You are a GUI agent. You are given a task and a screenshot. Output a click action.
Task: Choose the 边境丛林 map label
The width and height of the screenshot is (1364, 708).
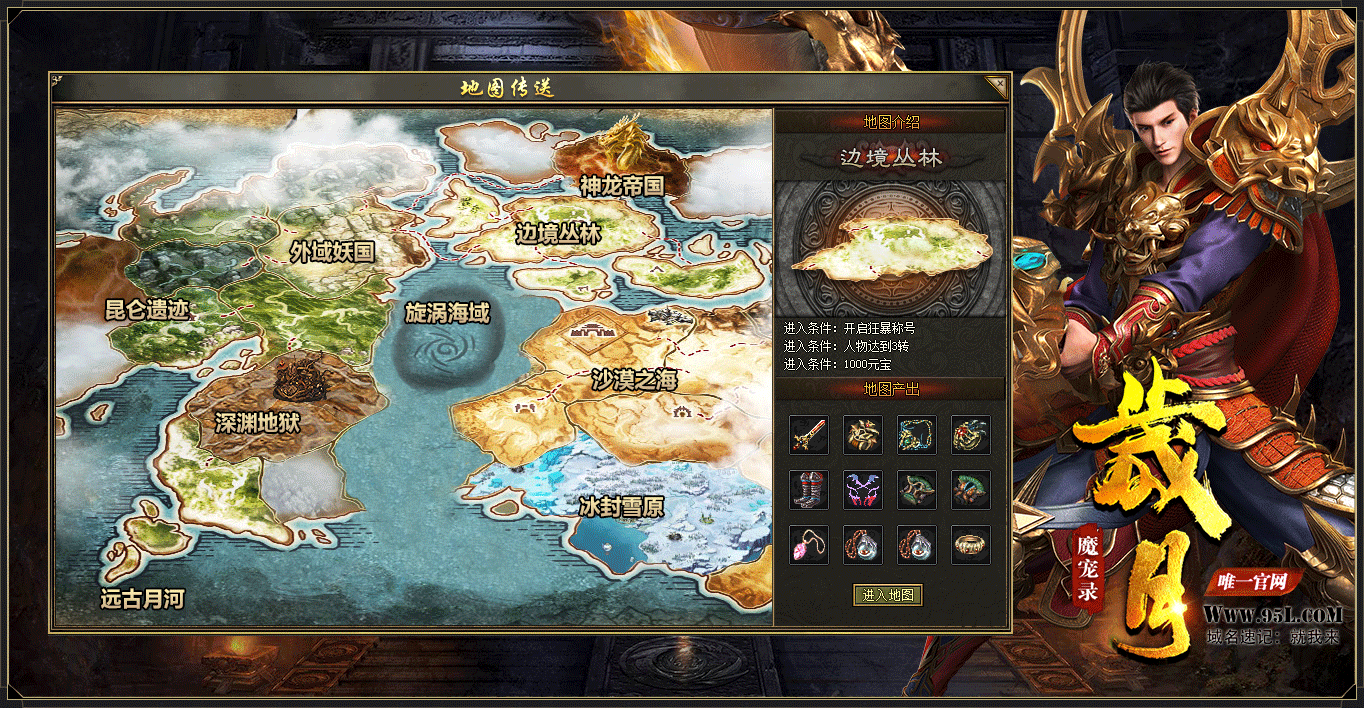558,234
